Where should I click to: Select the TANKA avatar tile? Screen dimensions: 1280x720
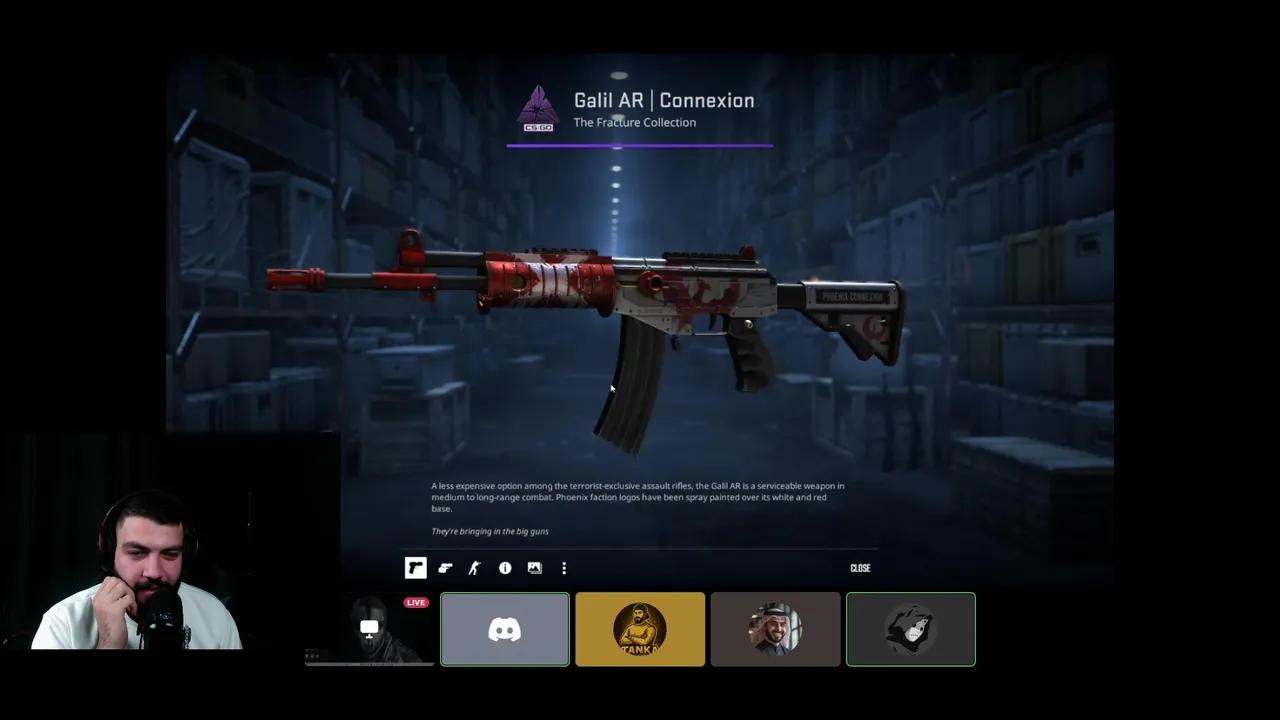click(x=640, y=629)
